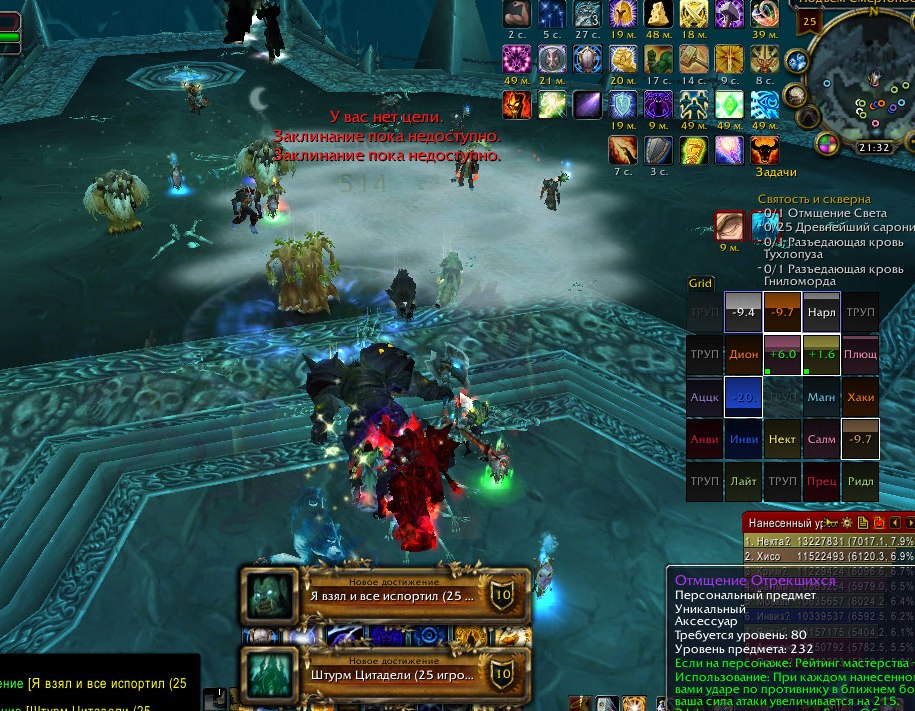
Task: Click the bull head buff icon
Action: (x=765, y=151)
